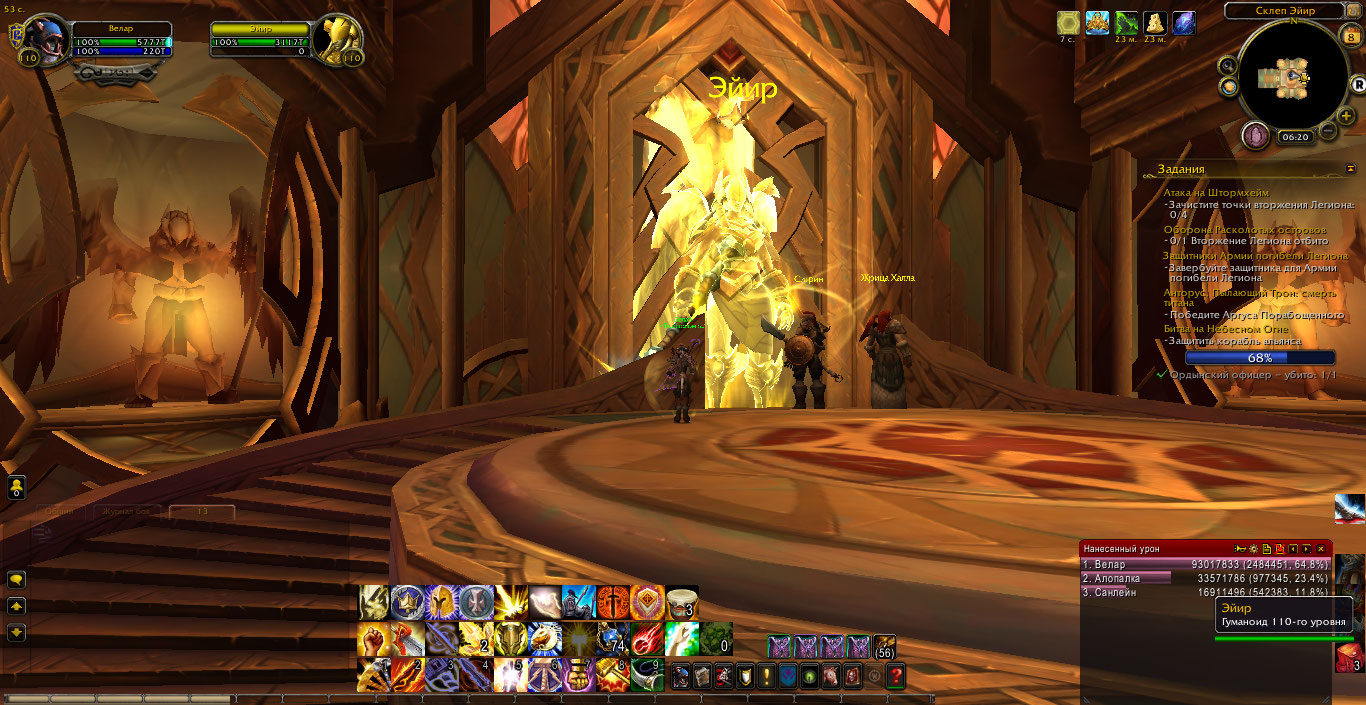This screenshot has height=705, width=1366.
Task: Activate the golden crown blessing ability
Action: pos(409,601)
